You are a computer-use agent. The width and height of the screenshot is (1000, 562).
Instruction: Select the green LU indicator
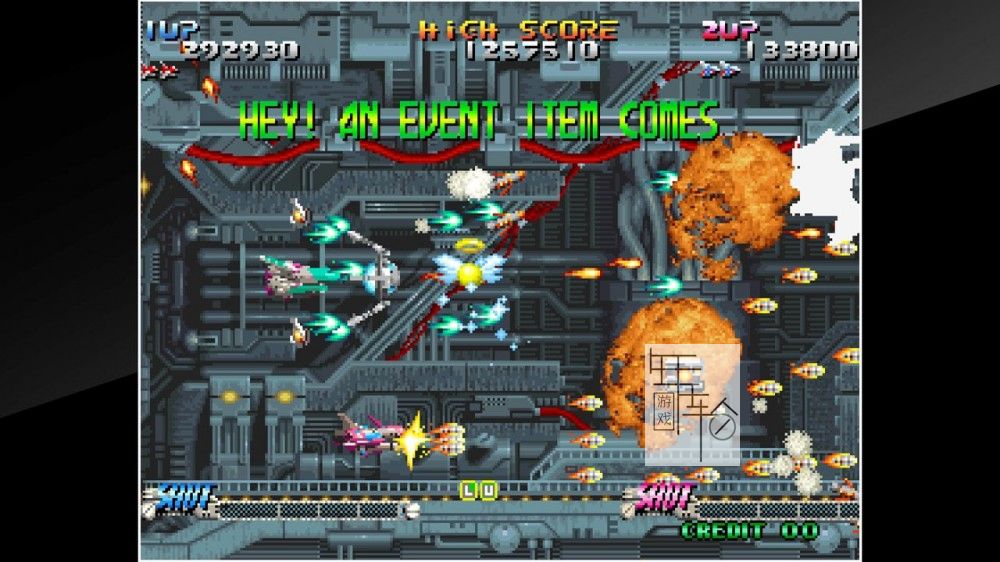tap(478, 490)
